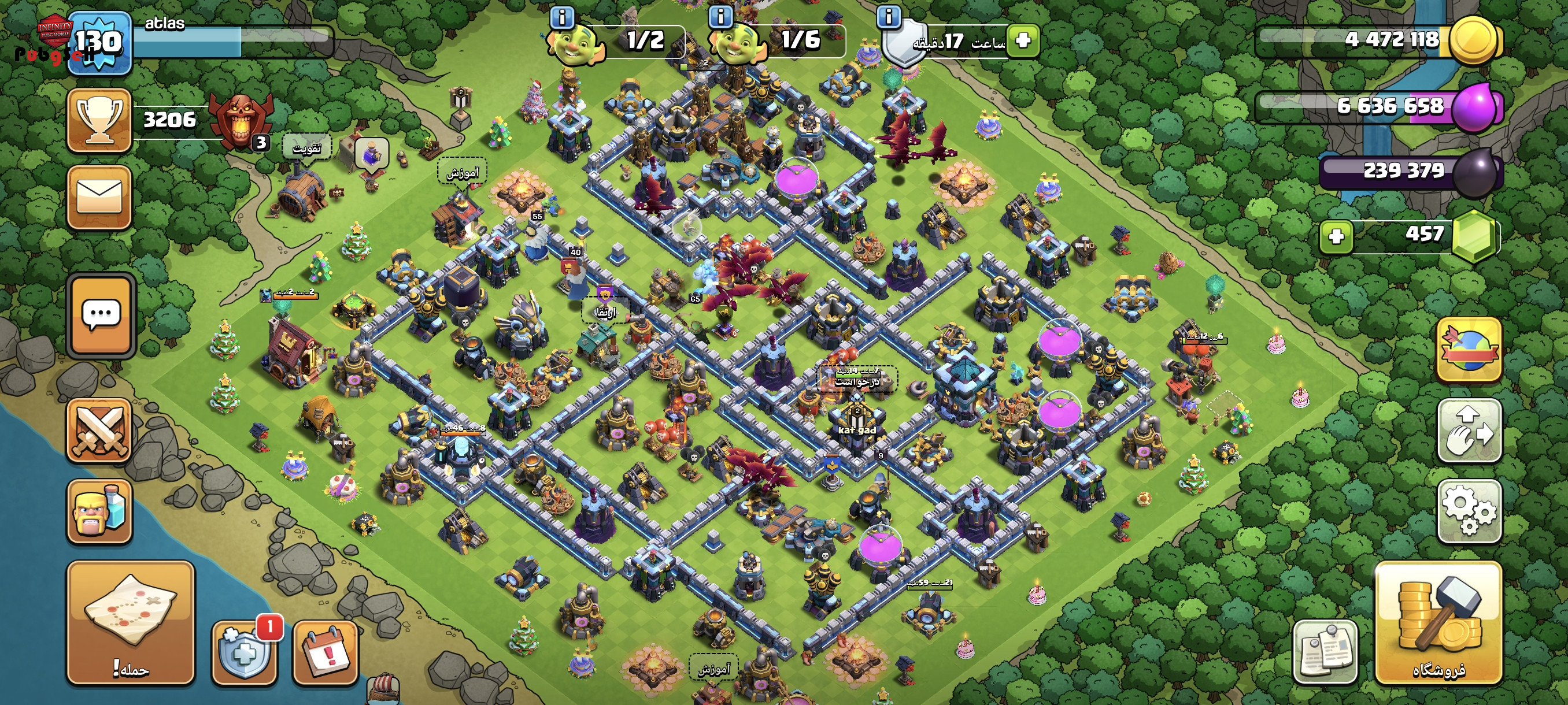The width and height of the screenshot is (1568, 705).
Task: Click the shield with plus button
Action: pyautogui.click(x=243, y=652)
